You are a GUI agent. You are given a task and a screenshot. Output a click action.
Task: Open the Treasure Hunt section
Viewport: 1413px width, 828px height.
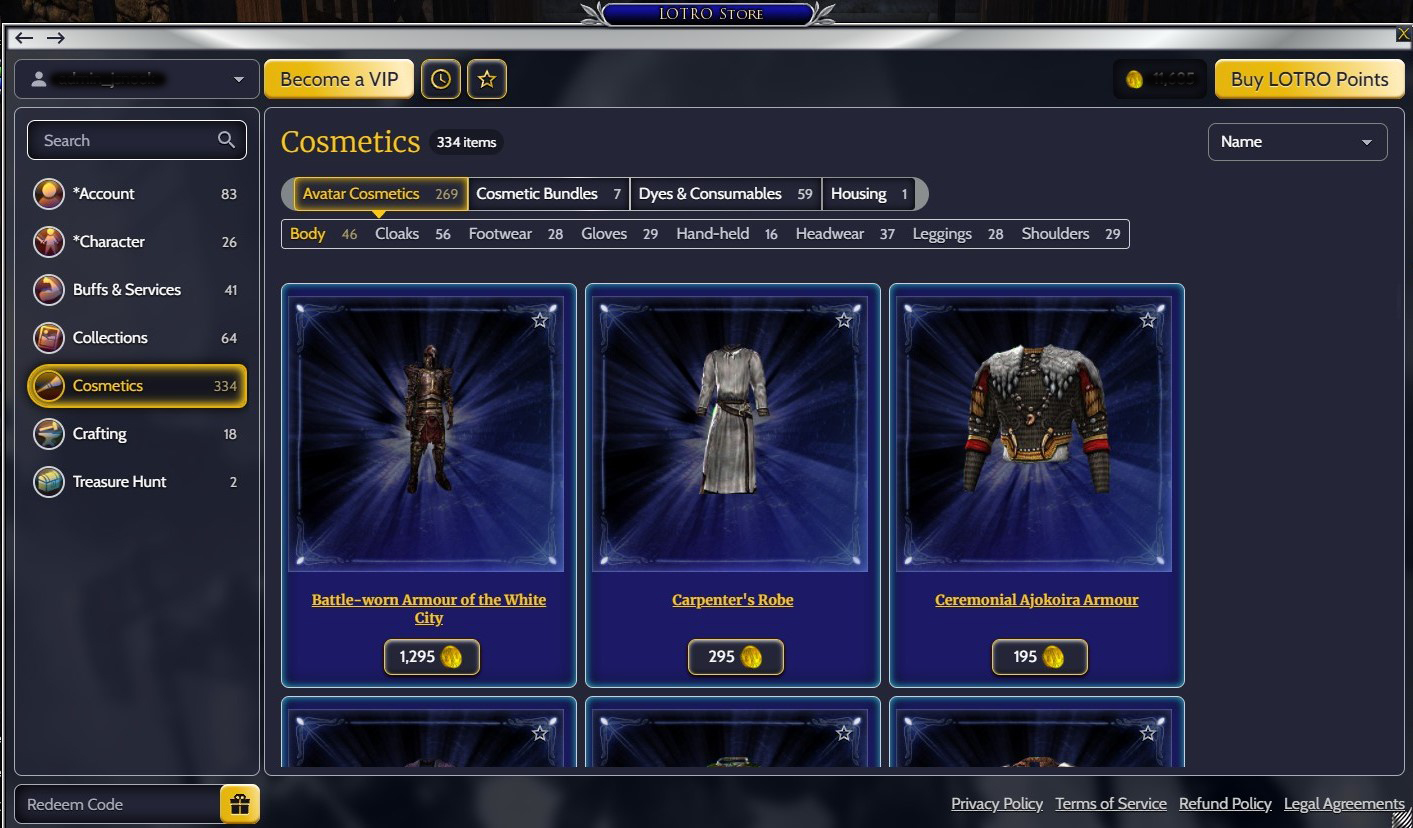[119, 481]
